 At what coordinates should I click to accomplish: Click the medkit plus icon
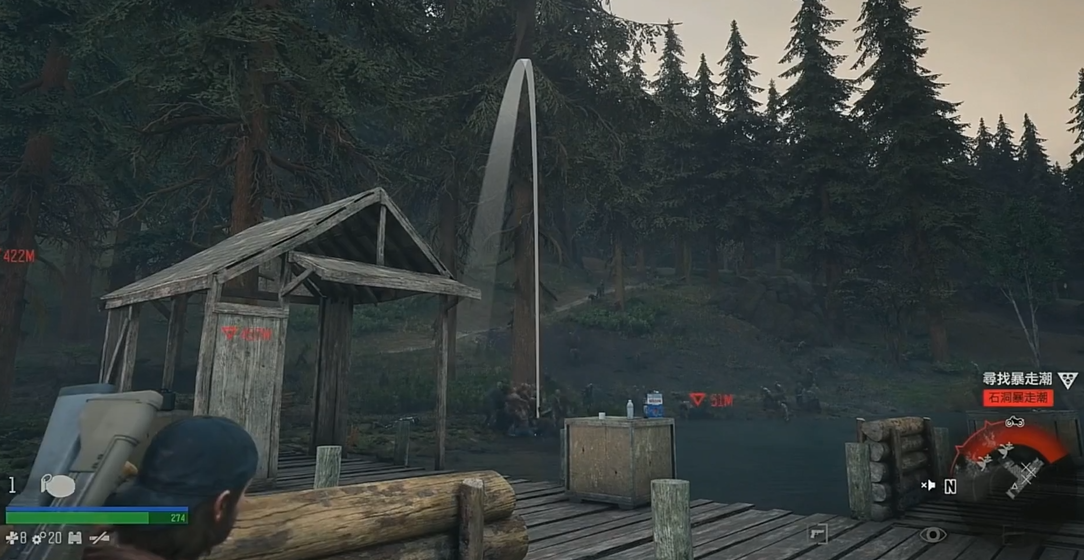(x=11, y=538)
